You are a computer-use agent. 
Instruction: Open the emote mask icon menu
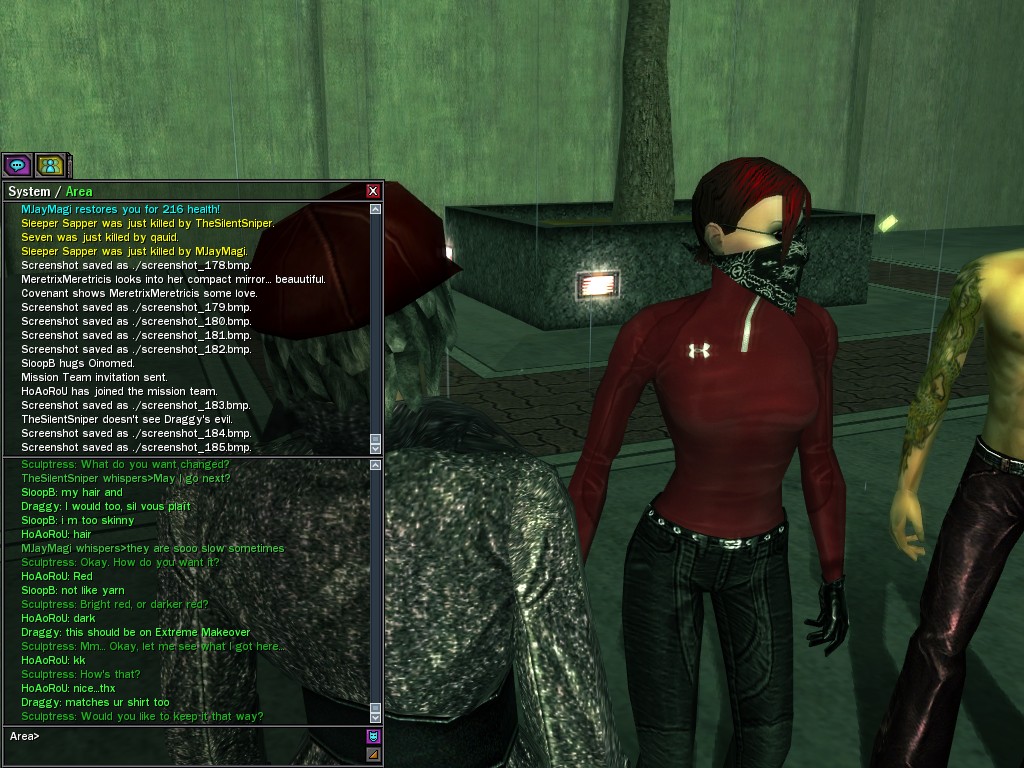pos(373,737)
